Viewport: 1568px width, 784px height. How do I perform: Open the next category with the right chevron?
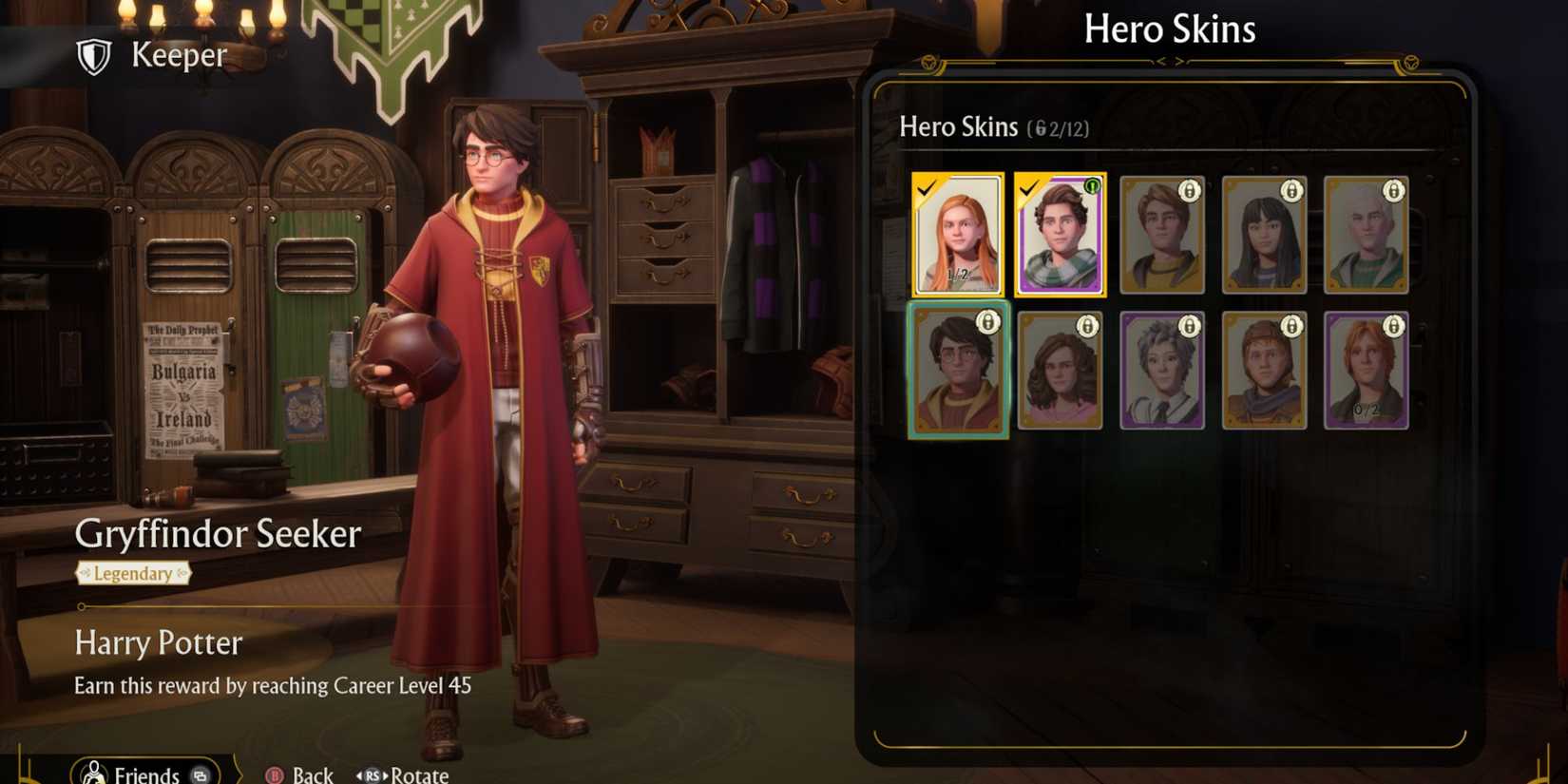(x=1179, y=61)
